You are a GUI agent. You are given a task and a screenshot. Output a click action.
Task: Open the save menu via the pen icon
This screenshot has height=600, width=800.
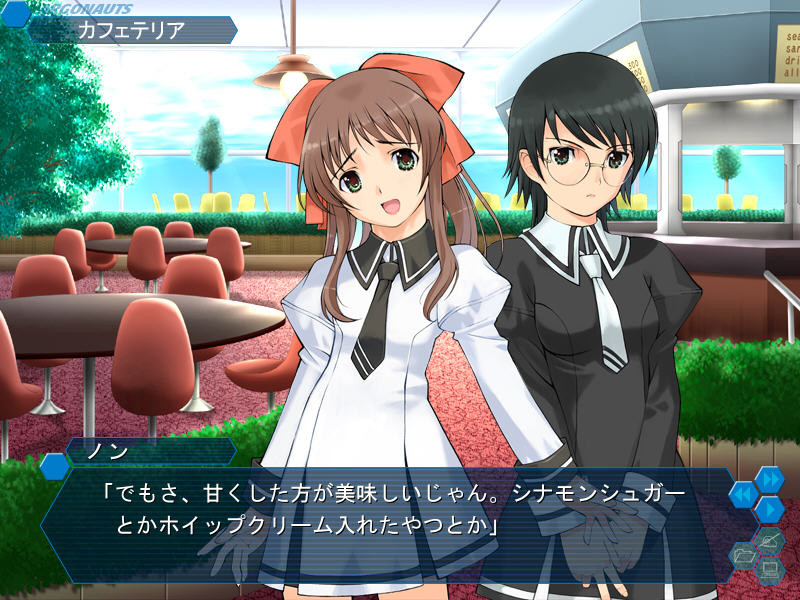(768, 541)
